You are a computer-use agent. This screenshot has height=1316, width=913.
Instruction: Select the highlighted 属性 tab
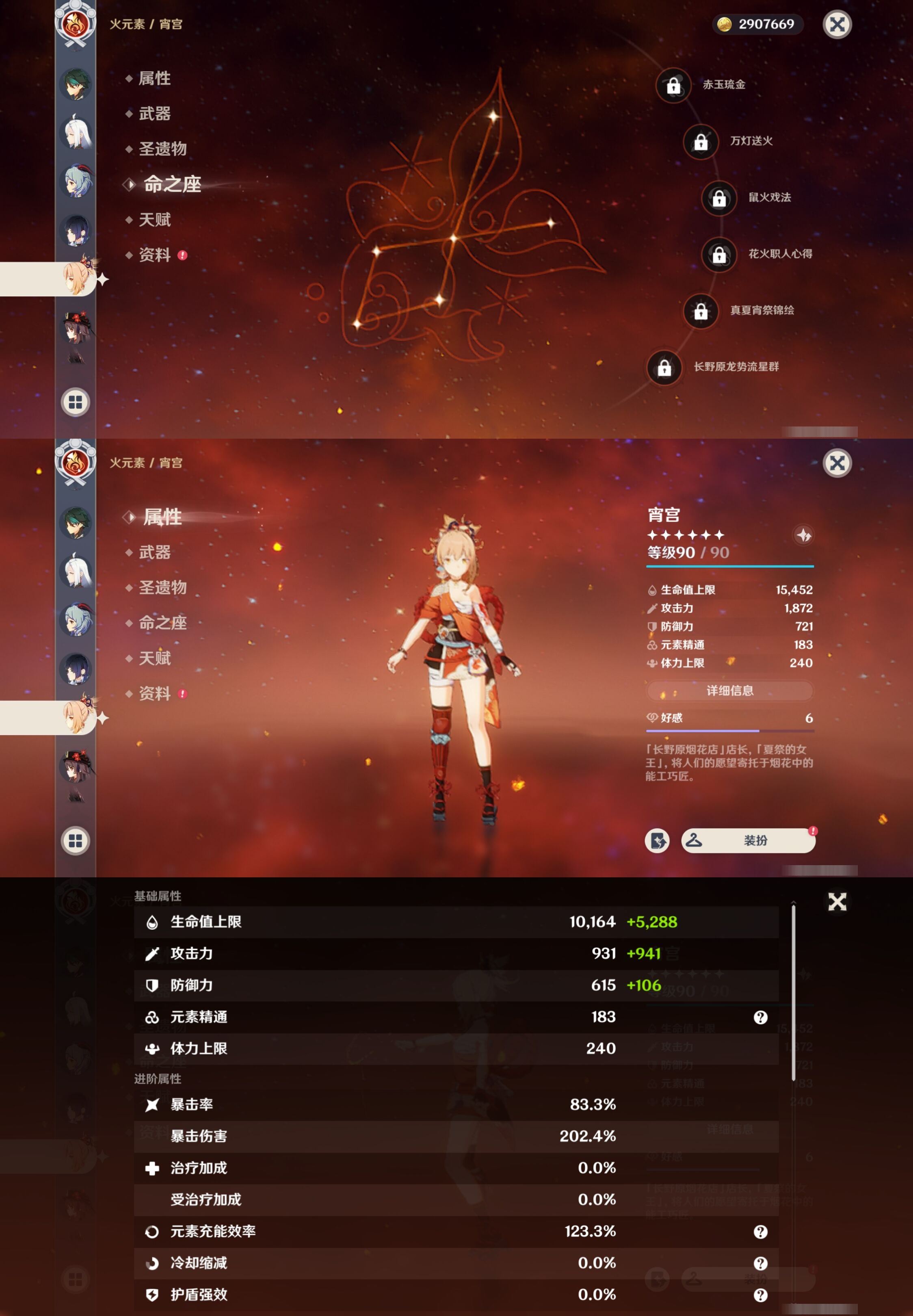point(162,517)
